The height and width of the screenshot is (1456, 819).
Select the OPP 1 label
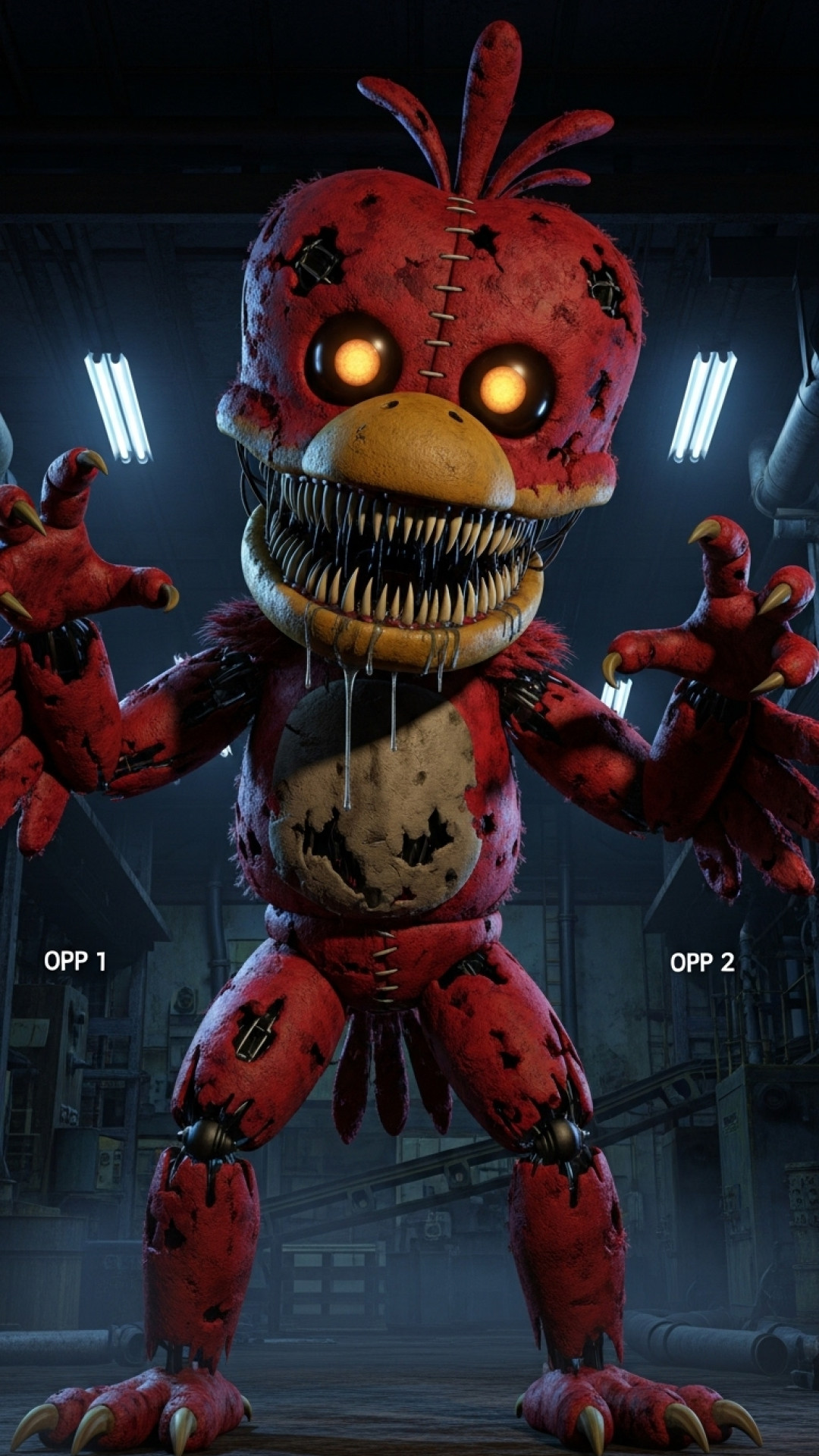click(75, 962)
